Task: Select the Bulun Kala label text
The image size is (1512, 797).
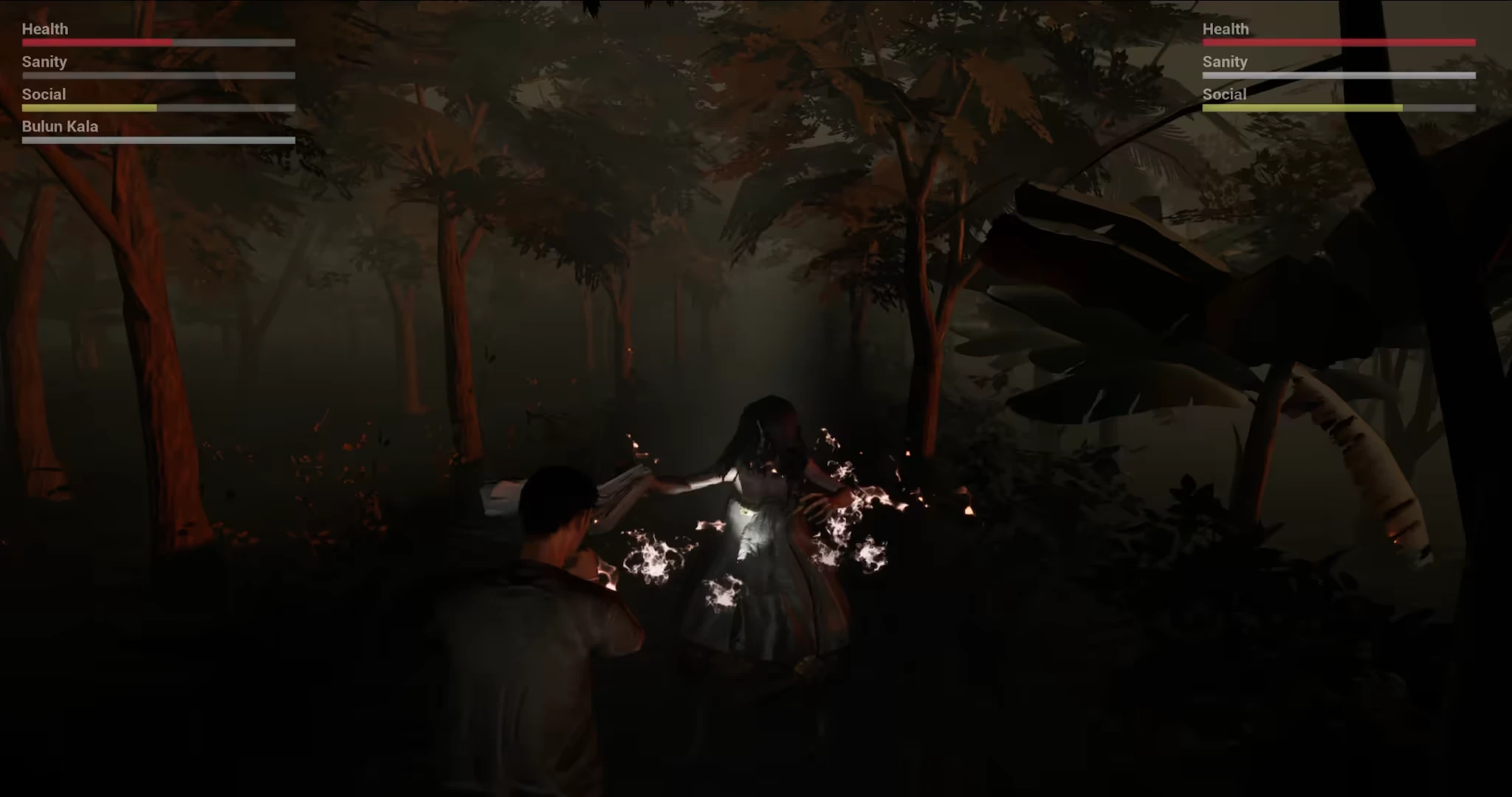Action: 59,126
